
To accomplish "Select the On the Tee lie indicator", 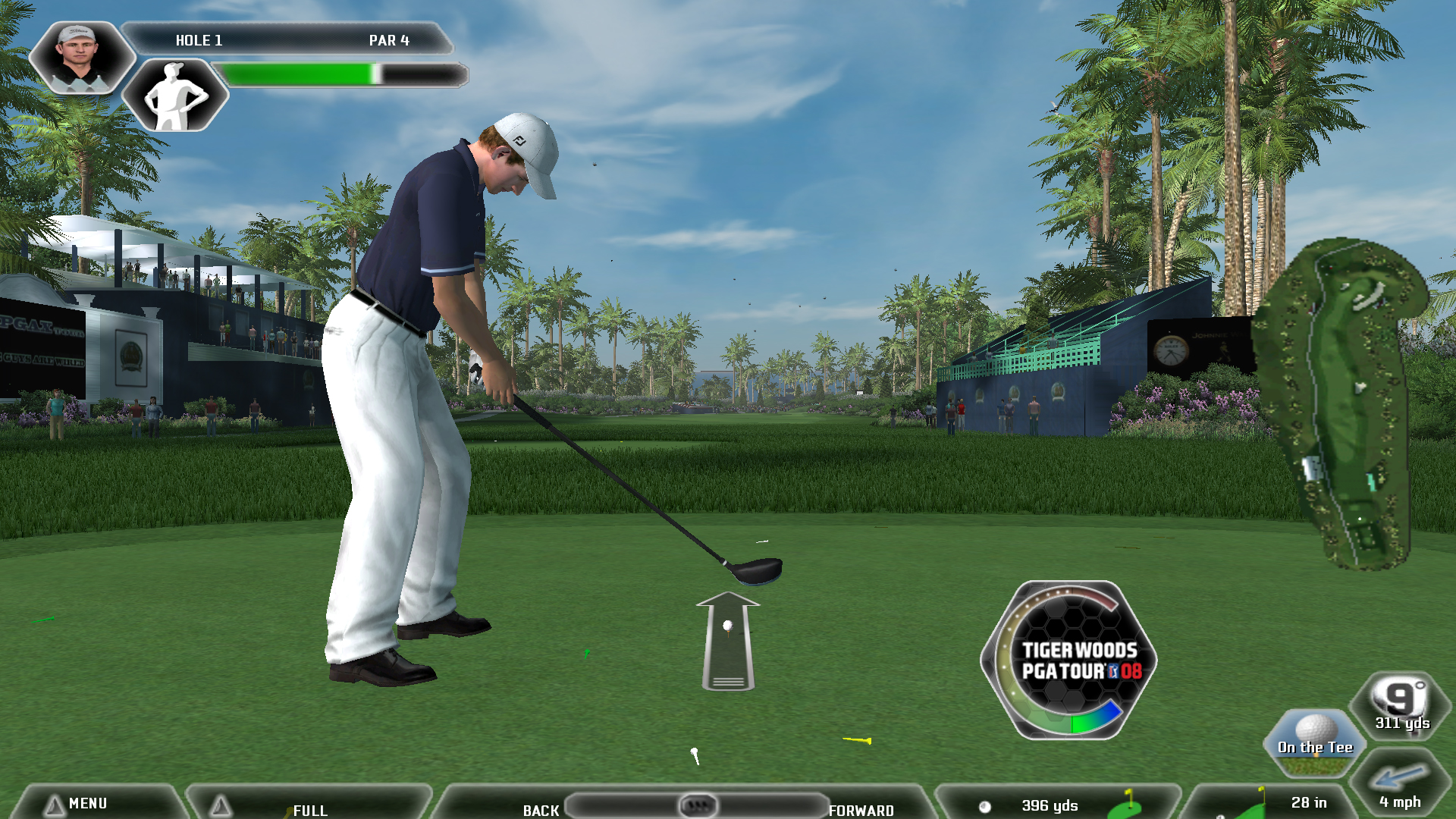I will coord(1315,742).
